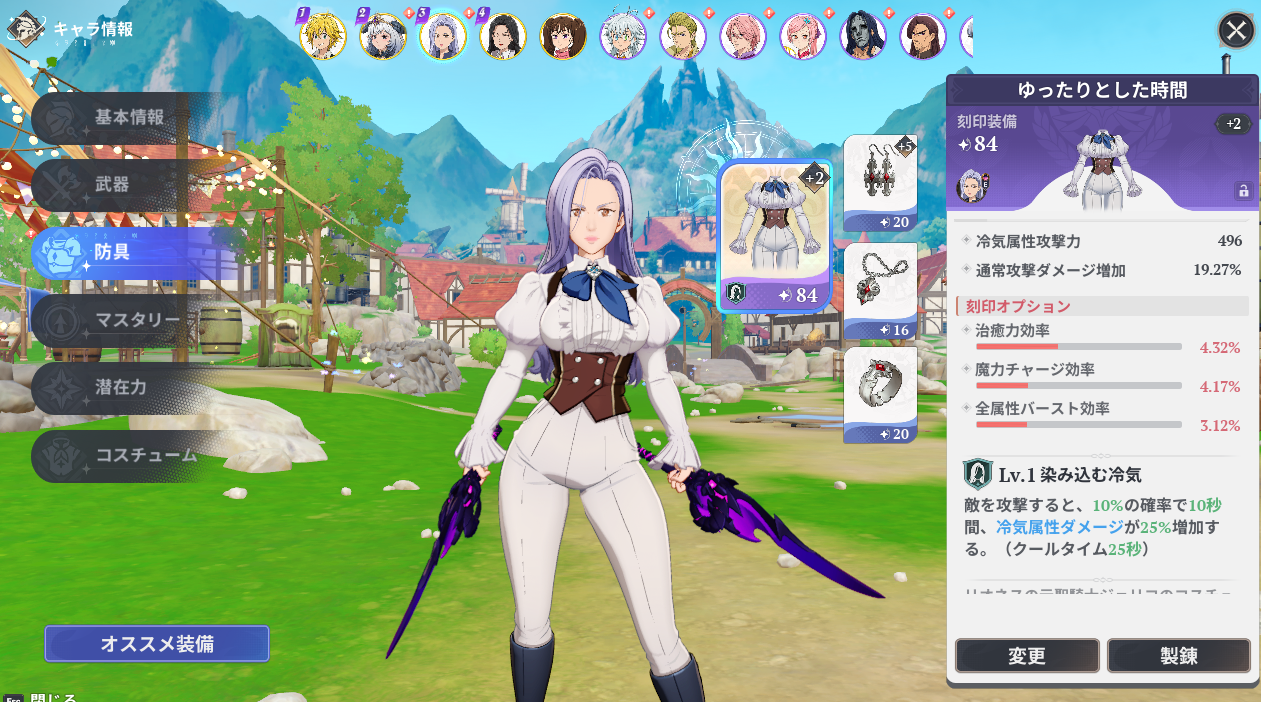Open the 基本情報 menu entry
Screen dimensions: 1261x702
[130, 118]
